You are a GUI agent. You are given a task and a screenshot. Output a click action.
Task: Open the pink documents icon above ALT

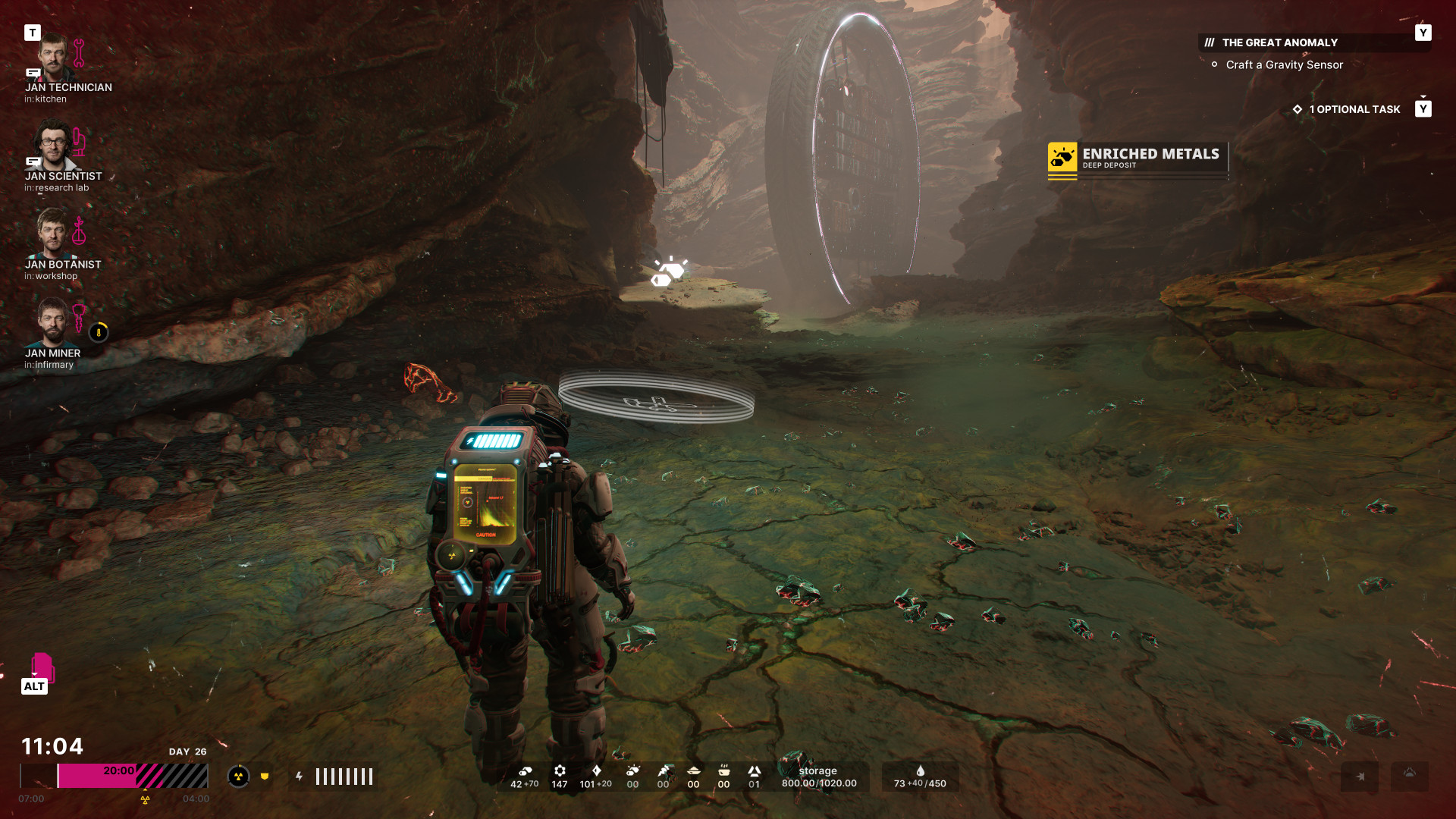coord(42,667)
